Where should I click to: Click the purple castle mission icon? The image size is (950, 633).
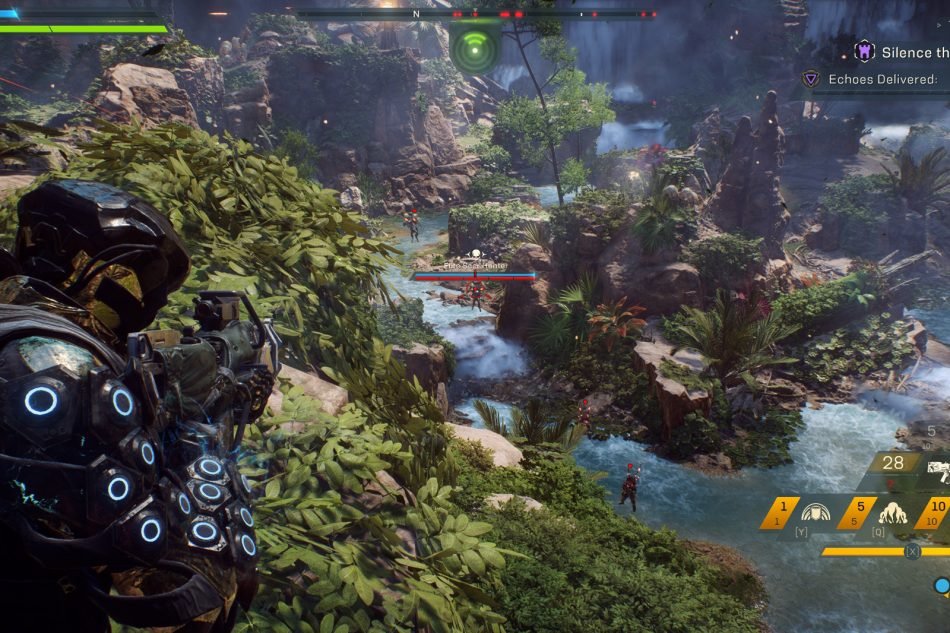864,51
